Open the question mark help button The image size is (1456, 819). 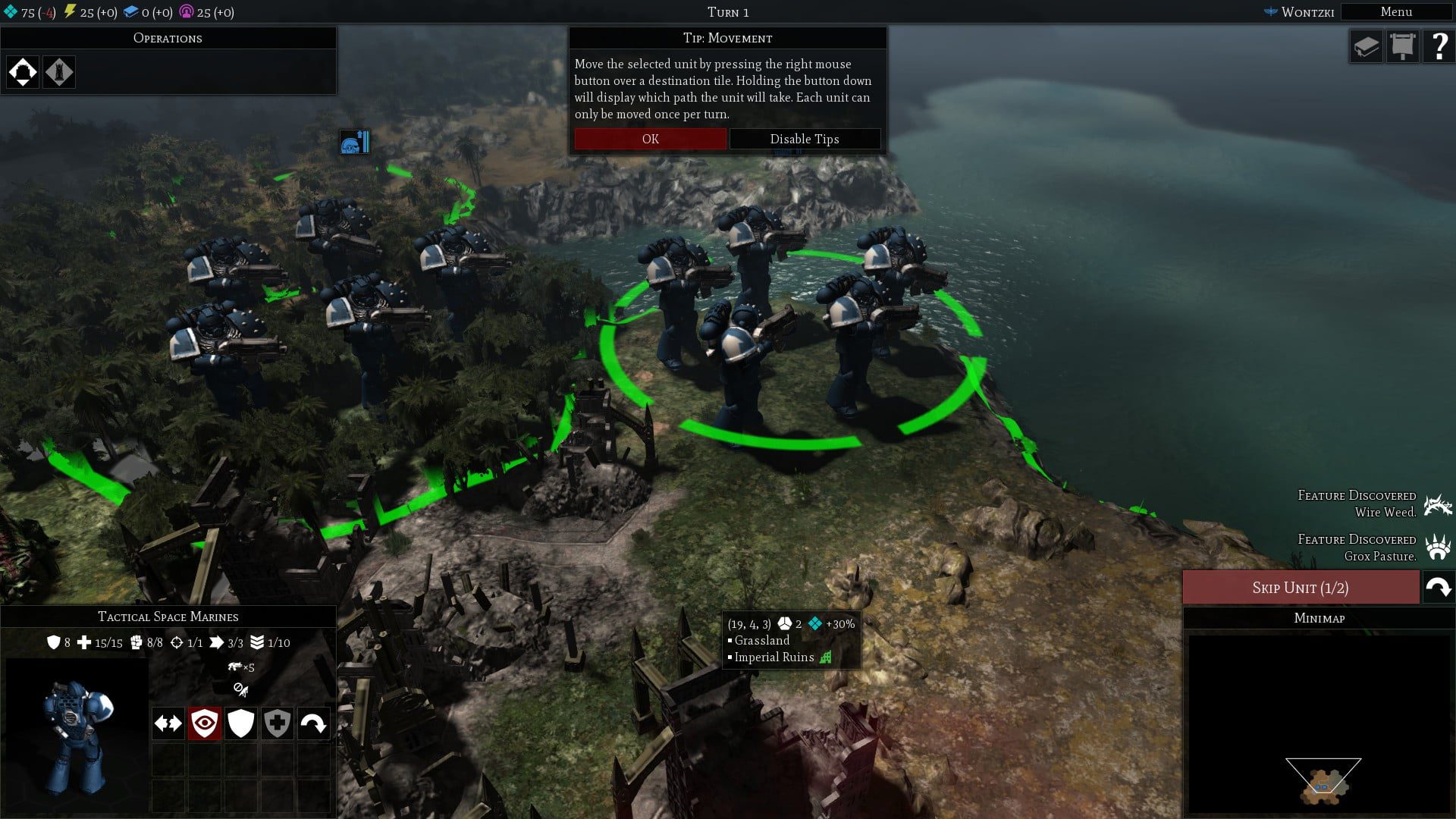(x=1438, y=47)
